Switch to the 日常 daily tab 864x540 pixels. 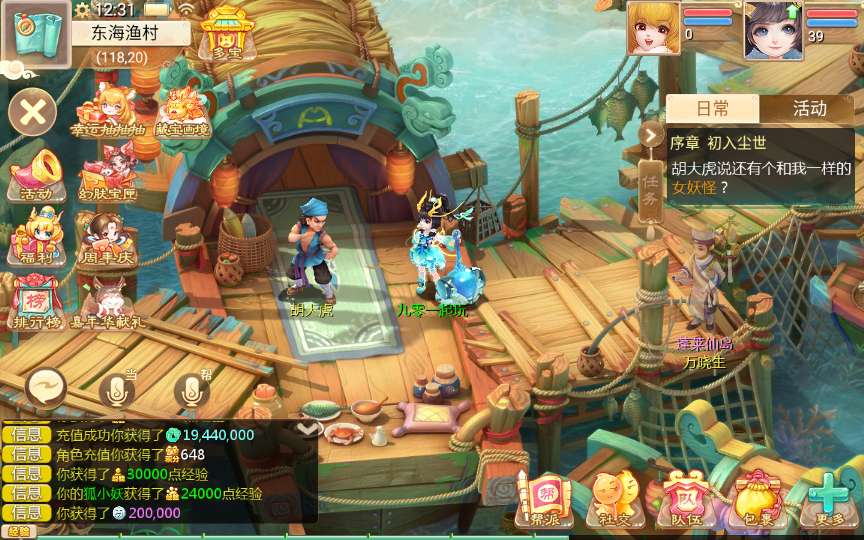point(713,108)
